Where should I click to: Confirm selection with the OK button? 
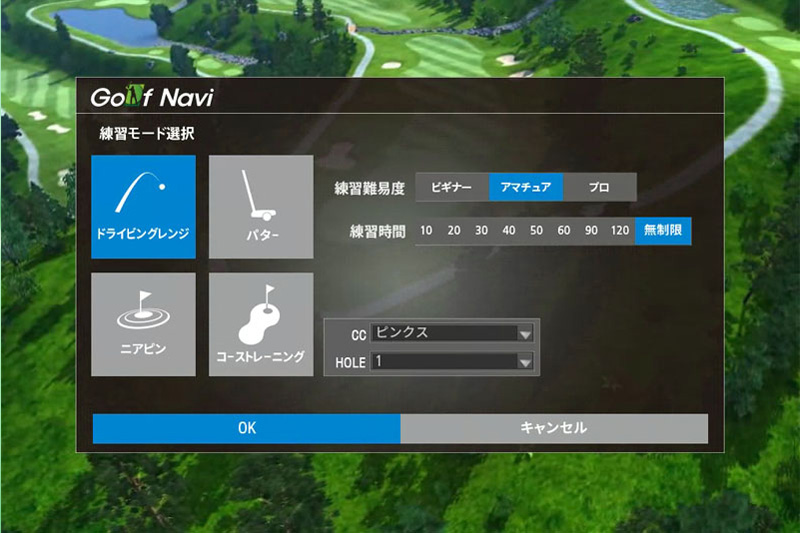point(247,428)
